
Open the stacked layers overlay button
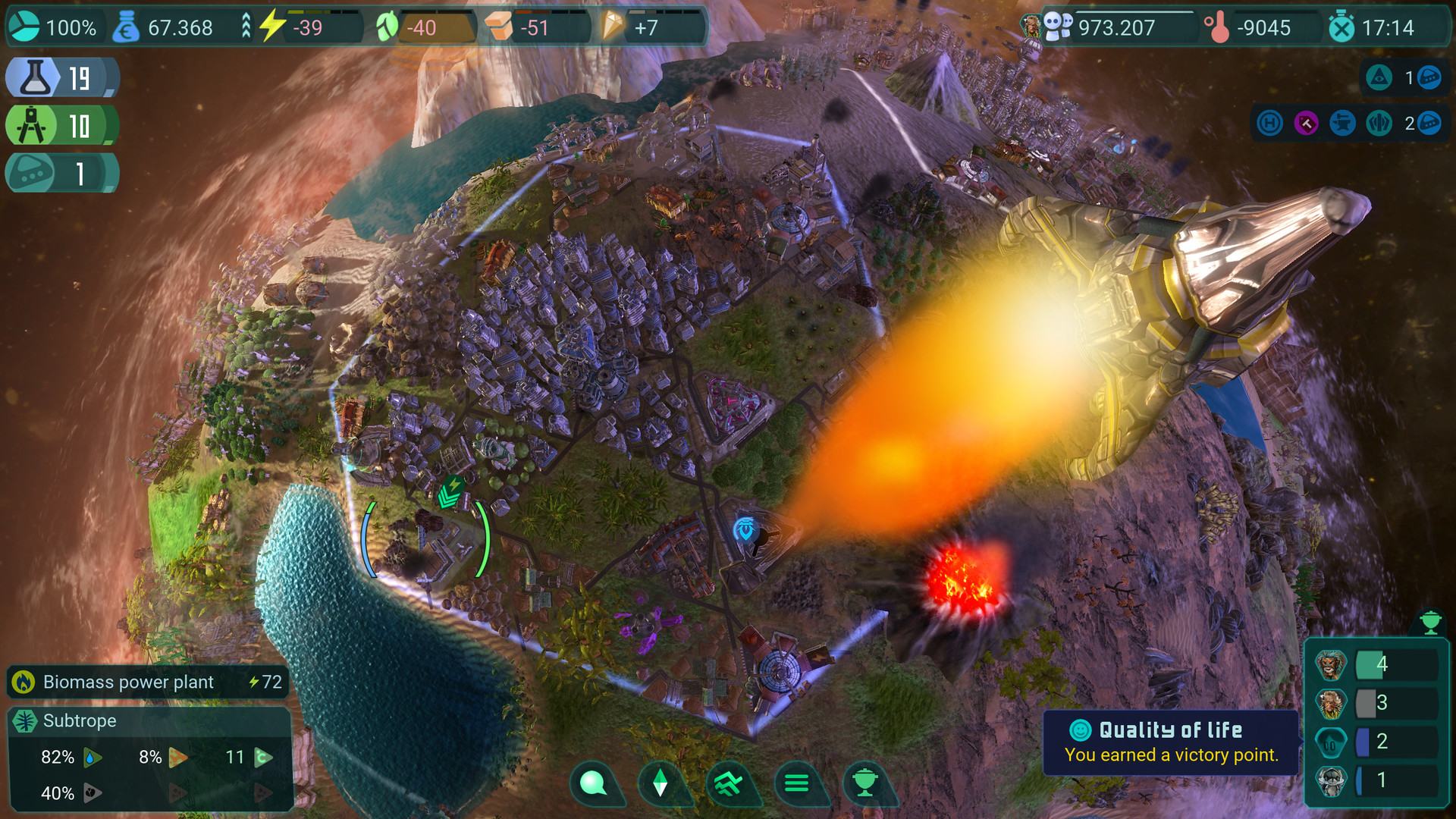coord(728,783)
